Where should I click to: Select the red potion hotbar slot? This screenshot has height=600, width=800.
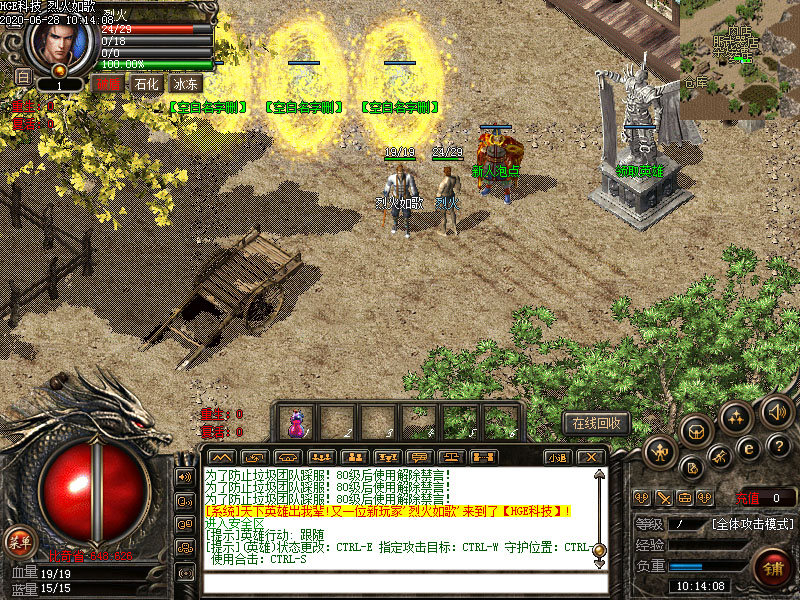click(x=297, y=421)
